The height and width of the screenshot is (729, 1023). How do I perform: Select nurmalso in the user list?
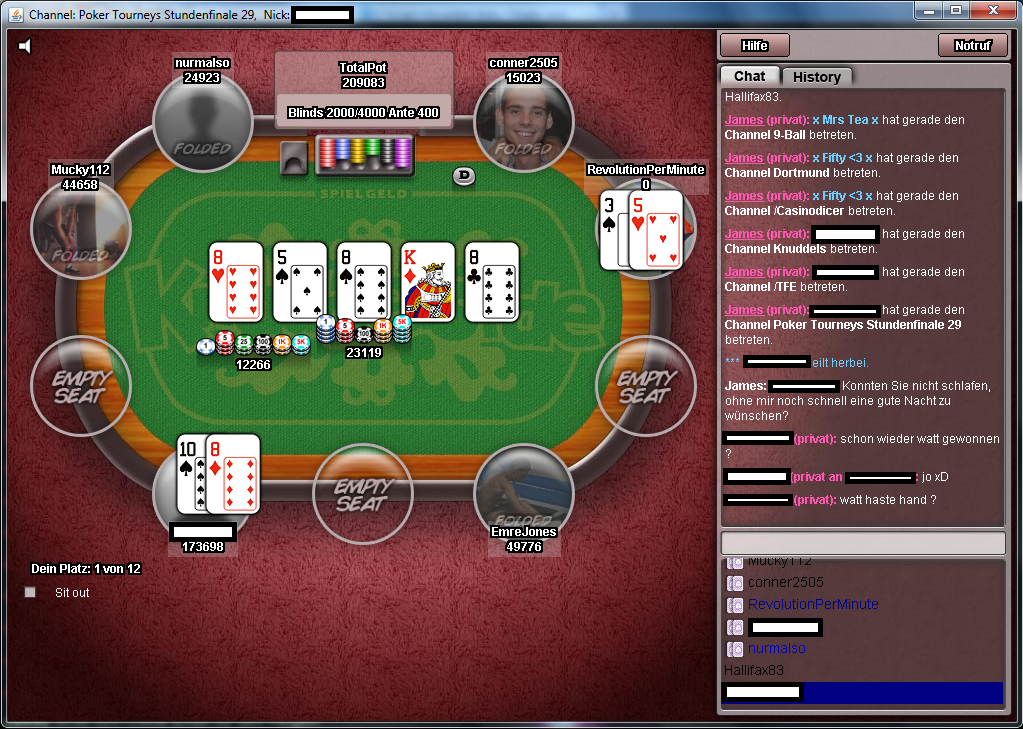[x=776, y=648]
